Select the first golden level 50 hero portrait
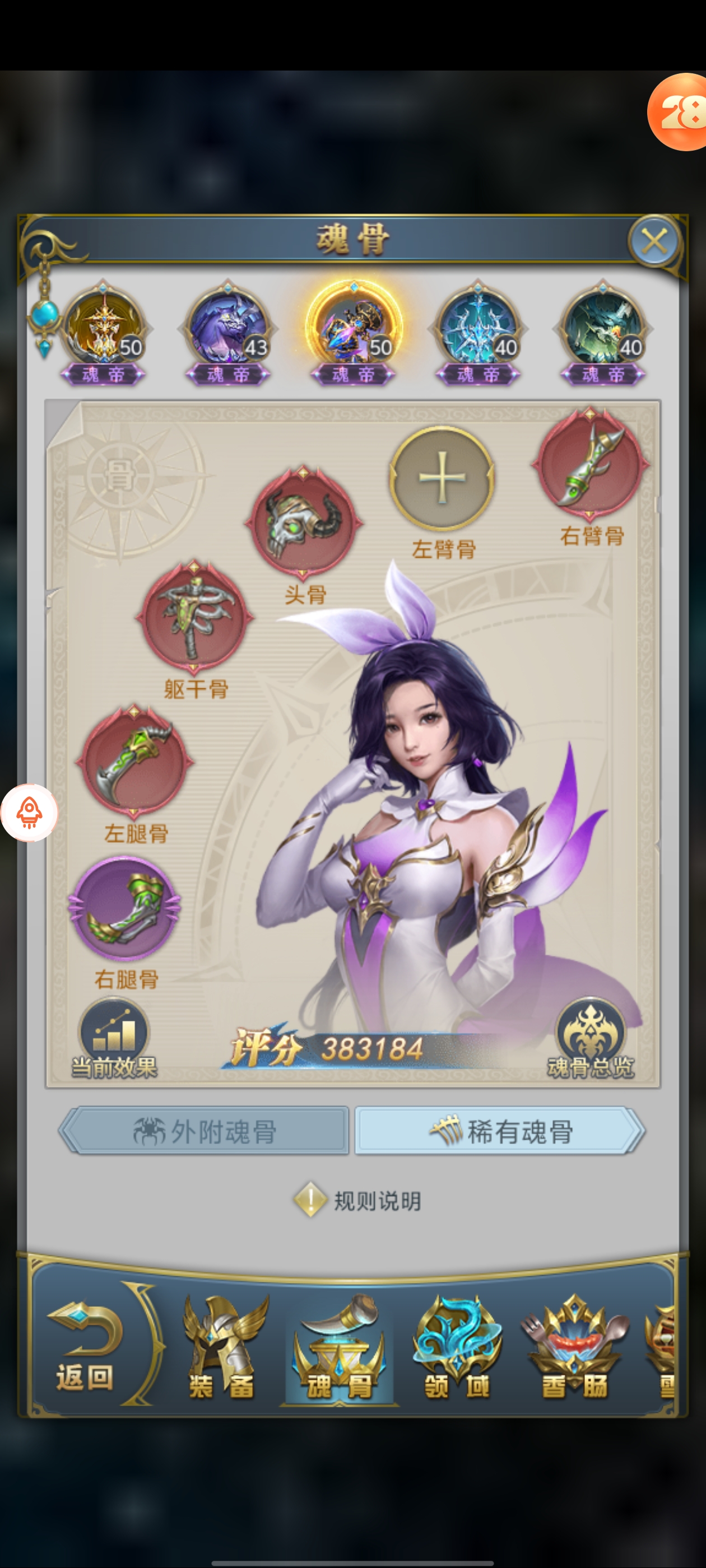The height and width of the screenshot is (1568, 706). pos(104,330)
